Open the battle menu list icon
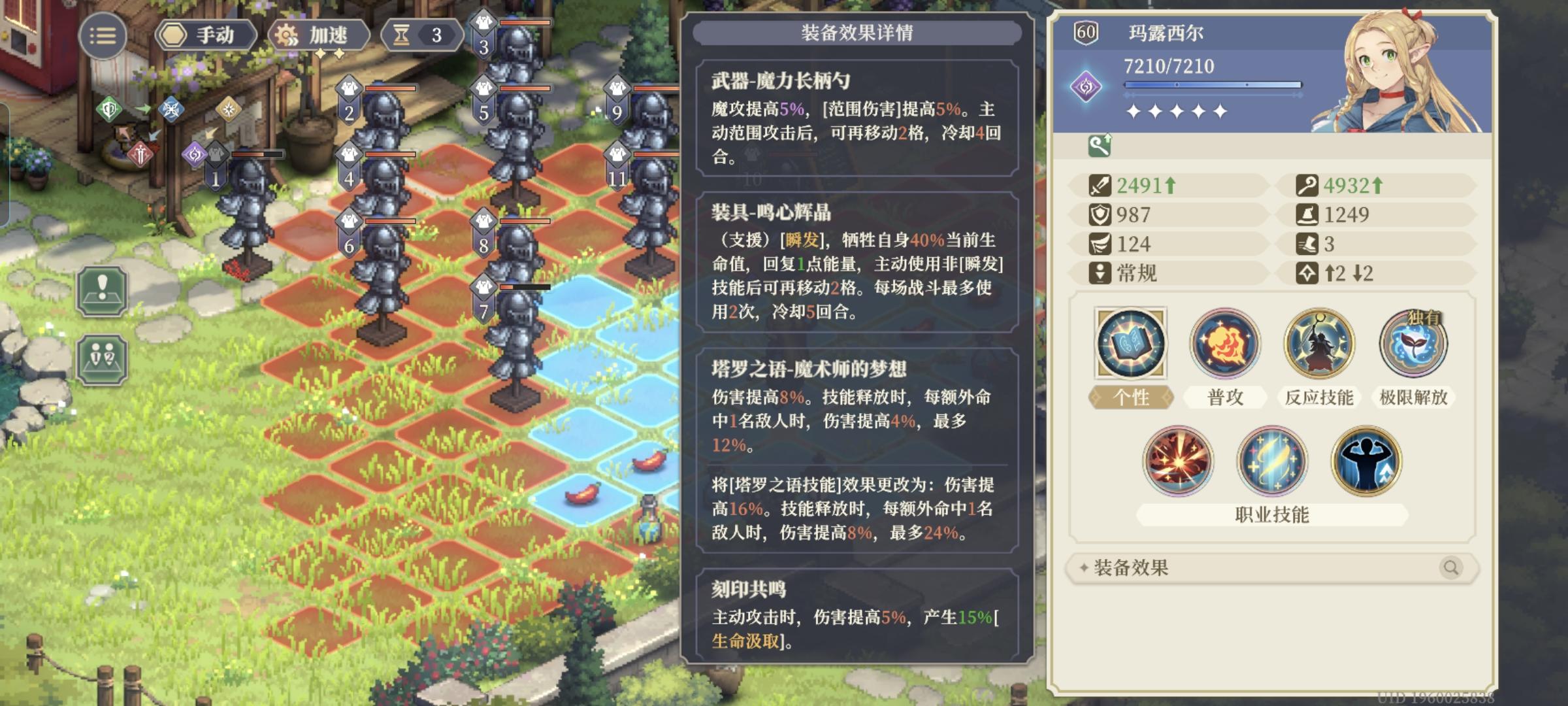The width and height of the screenshot is (1568, 706). pyautogui.click(x=105, y=36)
